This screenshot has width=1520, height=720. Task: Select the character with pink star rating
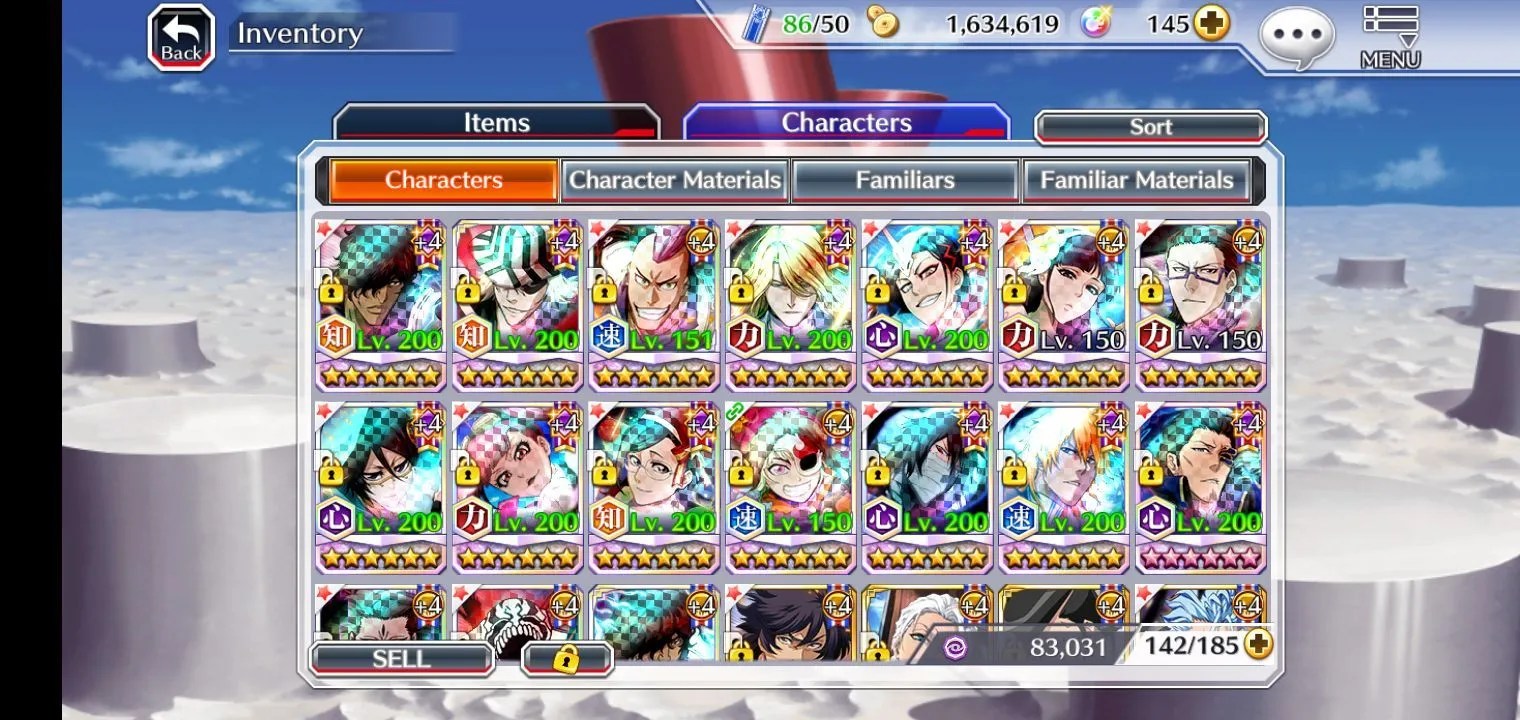pos(1201,483)
